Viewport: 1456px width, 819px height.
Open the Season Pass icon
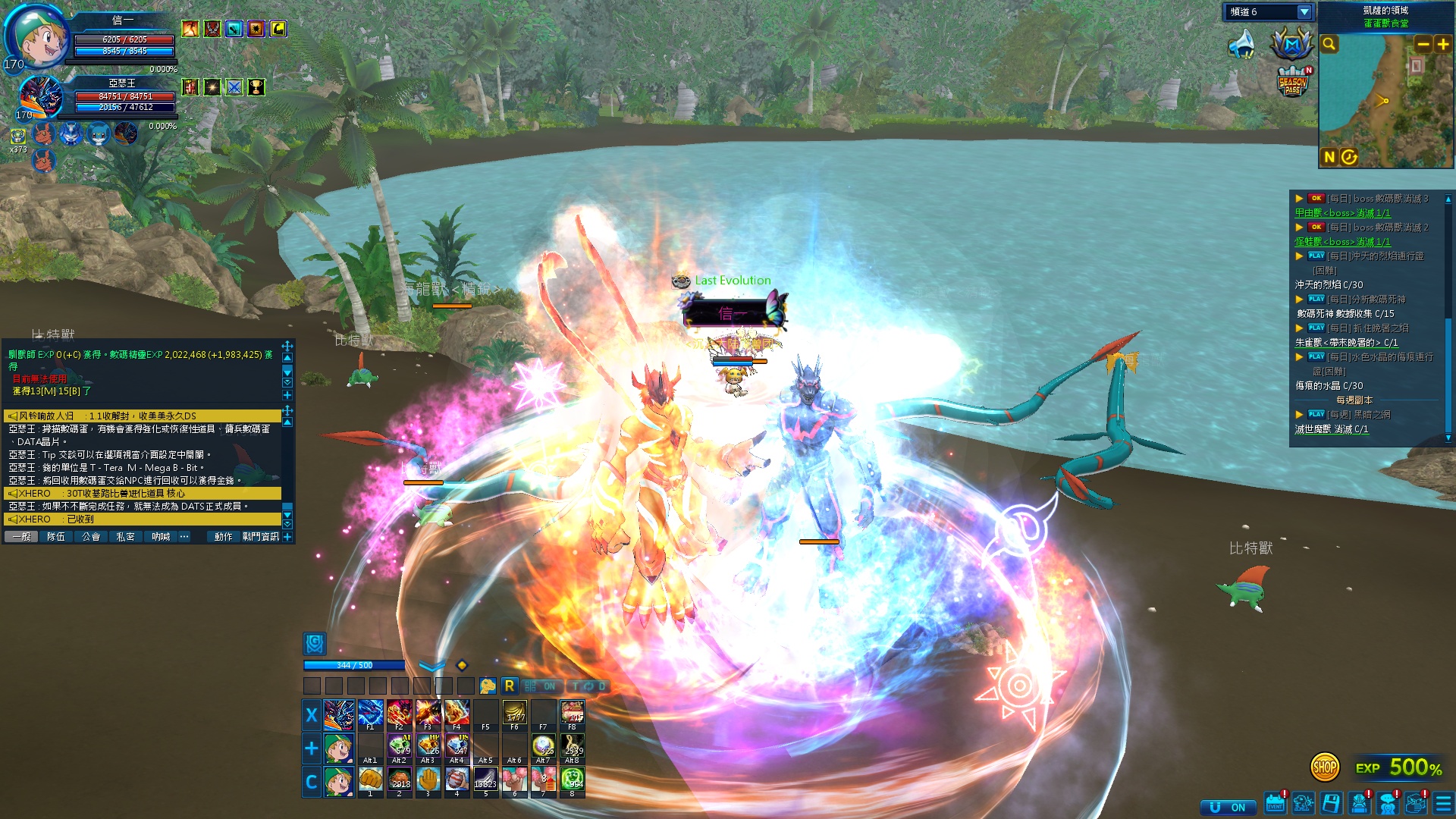point(1293,83)
